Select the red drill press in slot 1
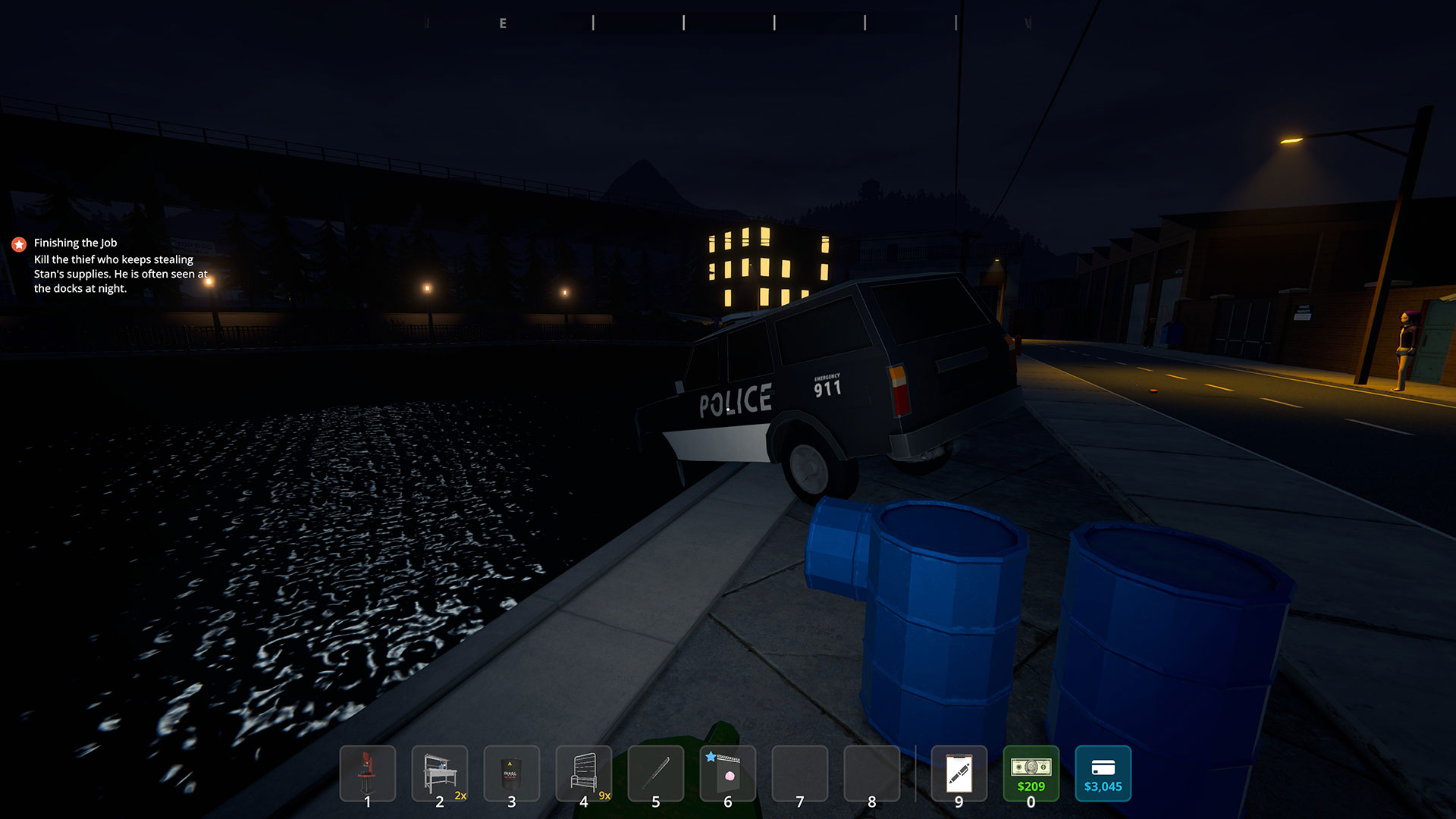This screenshot has width=1456, height=819. 368,773
